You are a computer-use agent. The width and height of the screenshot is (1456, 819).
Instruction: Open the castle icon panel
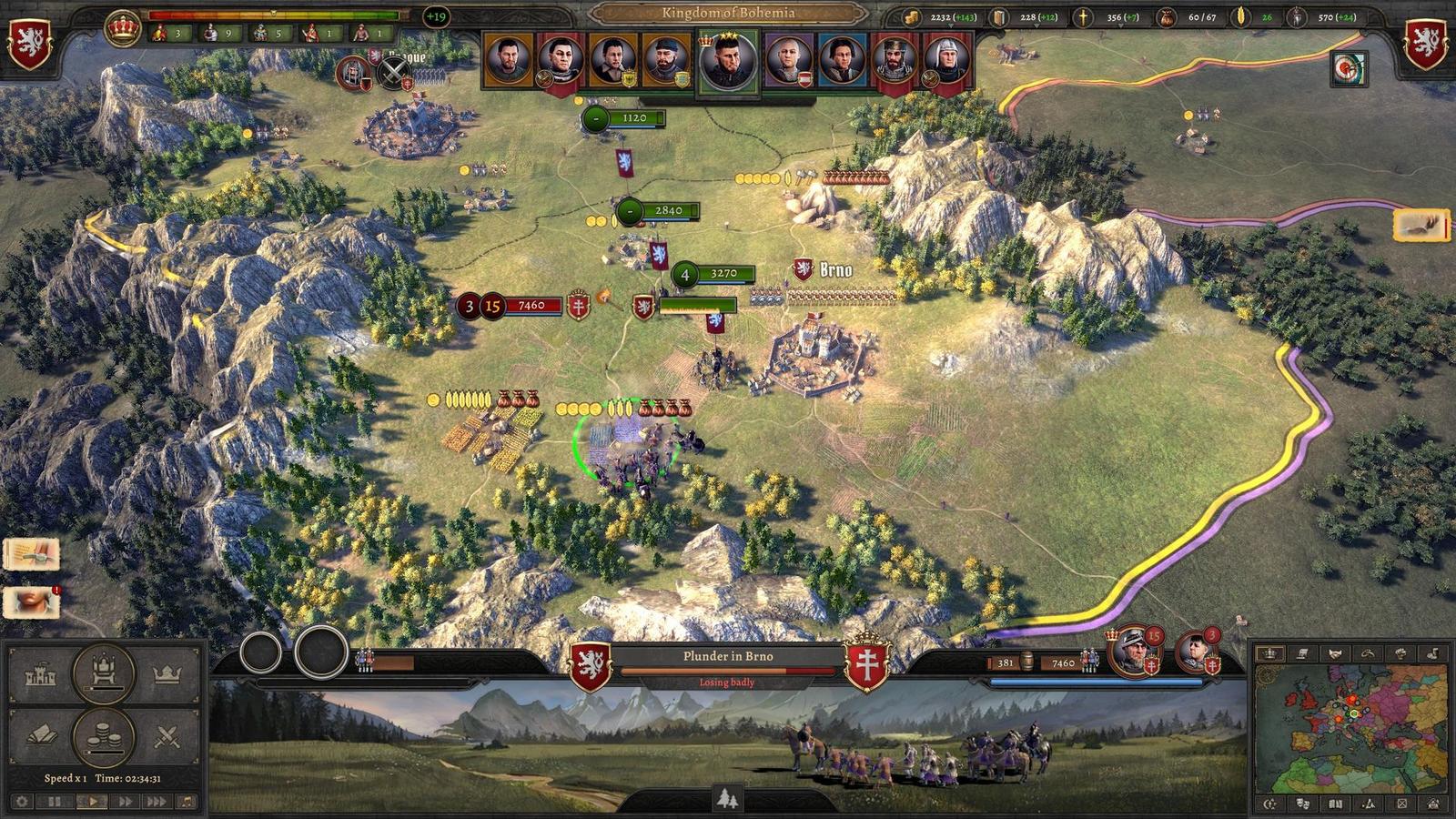tap(41, 676)
